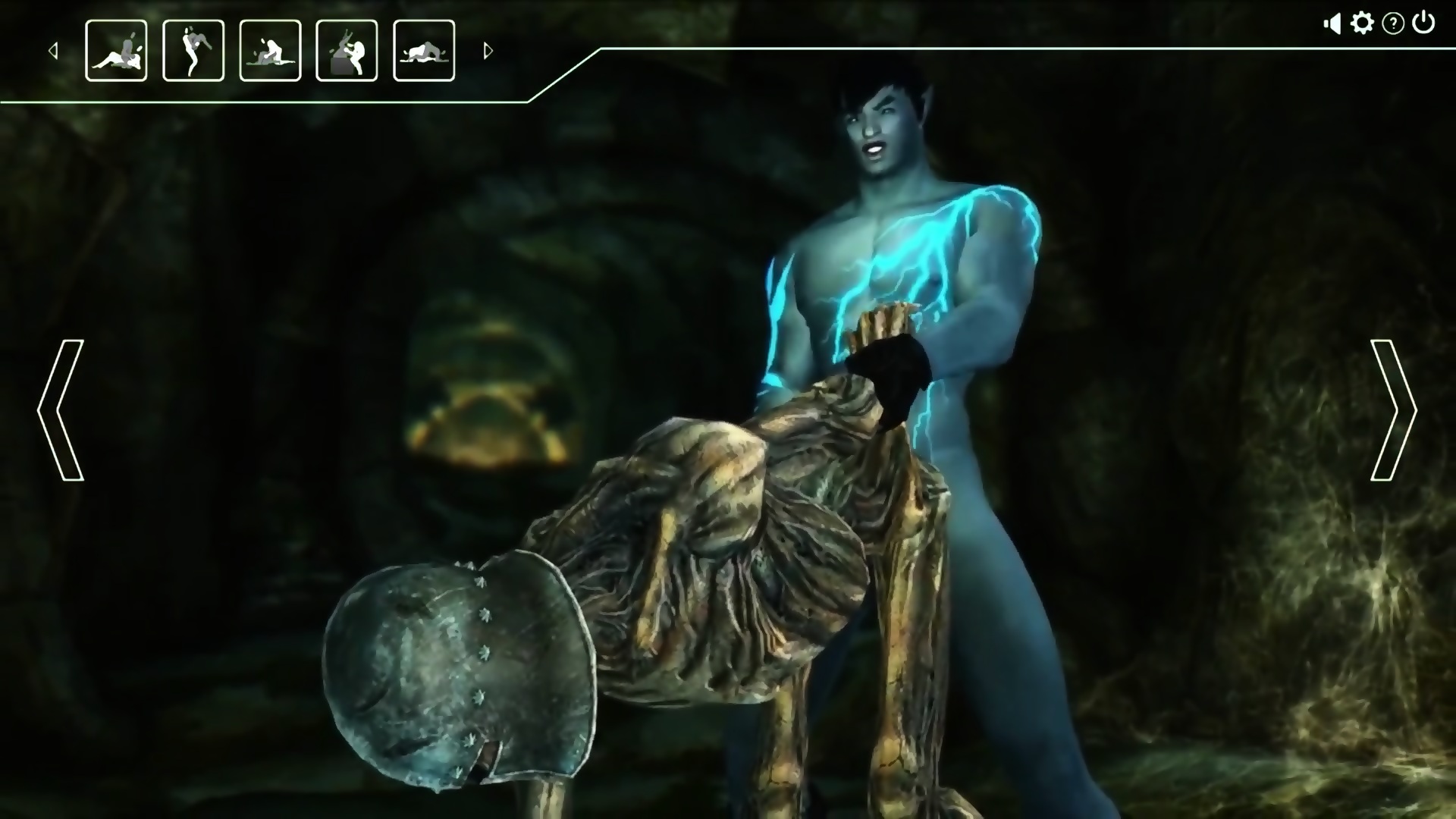Select the standing pose thumbnail
The height and width of the screenshot is (819, 1456).
point(193,51)
